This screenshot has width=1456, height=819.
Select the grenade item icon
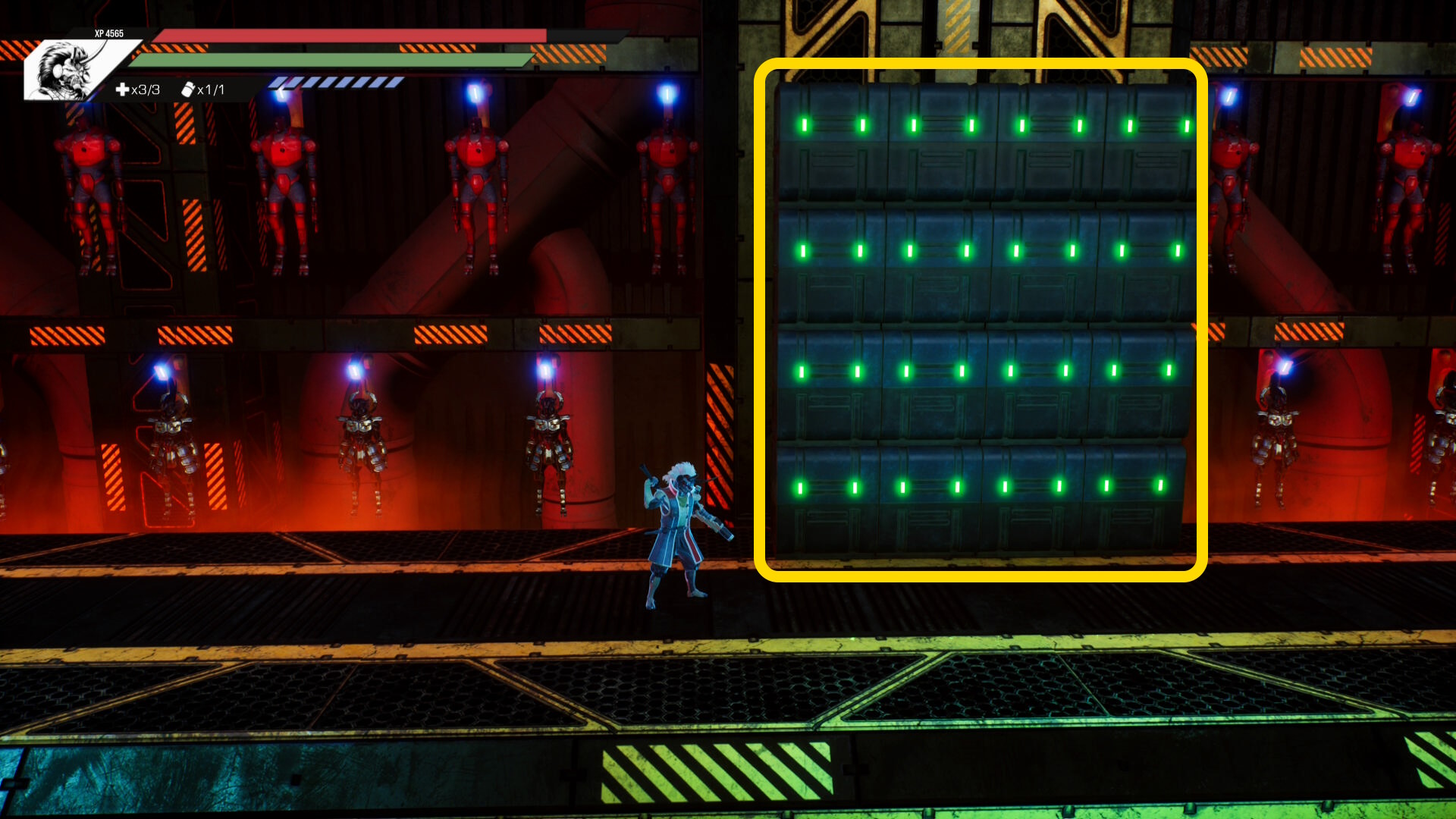[x=187, y=90]
